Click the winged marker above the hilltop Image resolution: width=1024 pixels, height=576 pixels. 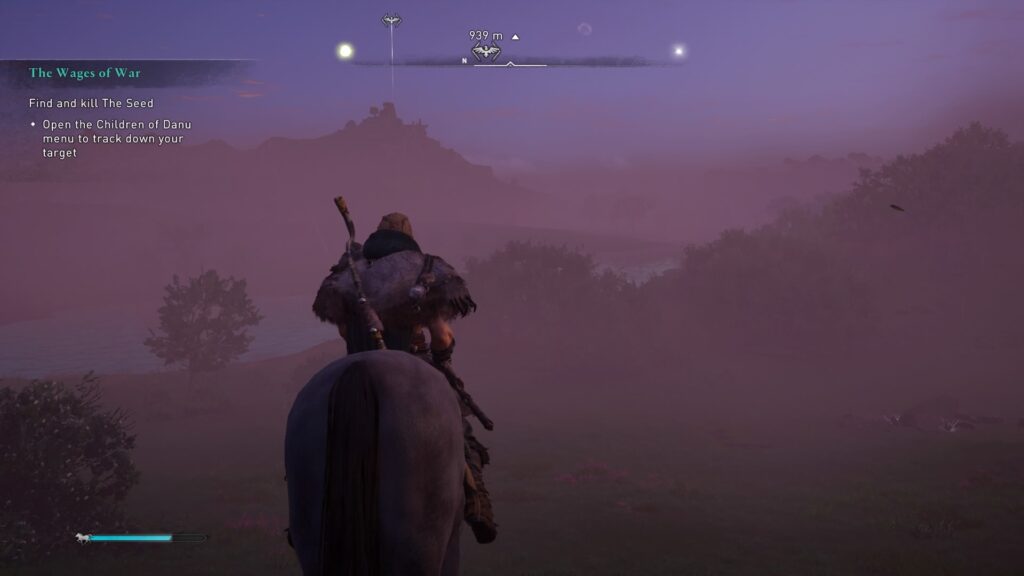pos(391,20)
